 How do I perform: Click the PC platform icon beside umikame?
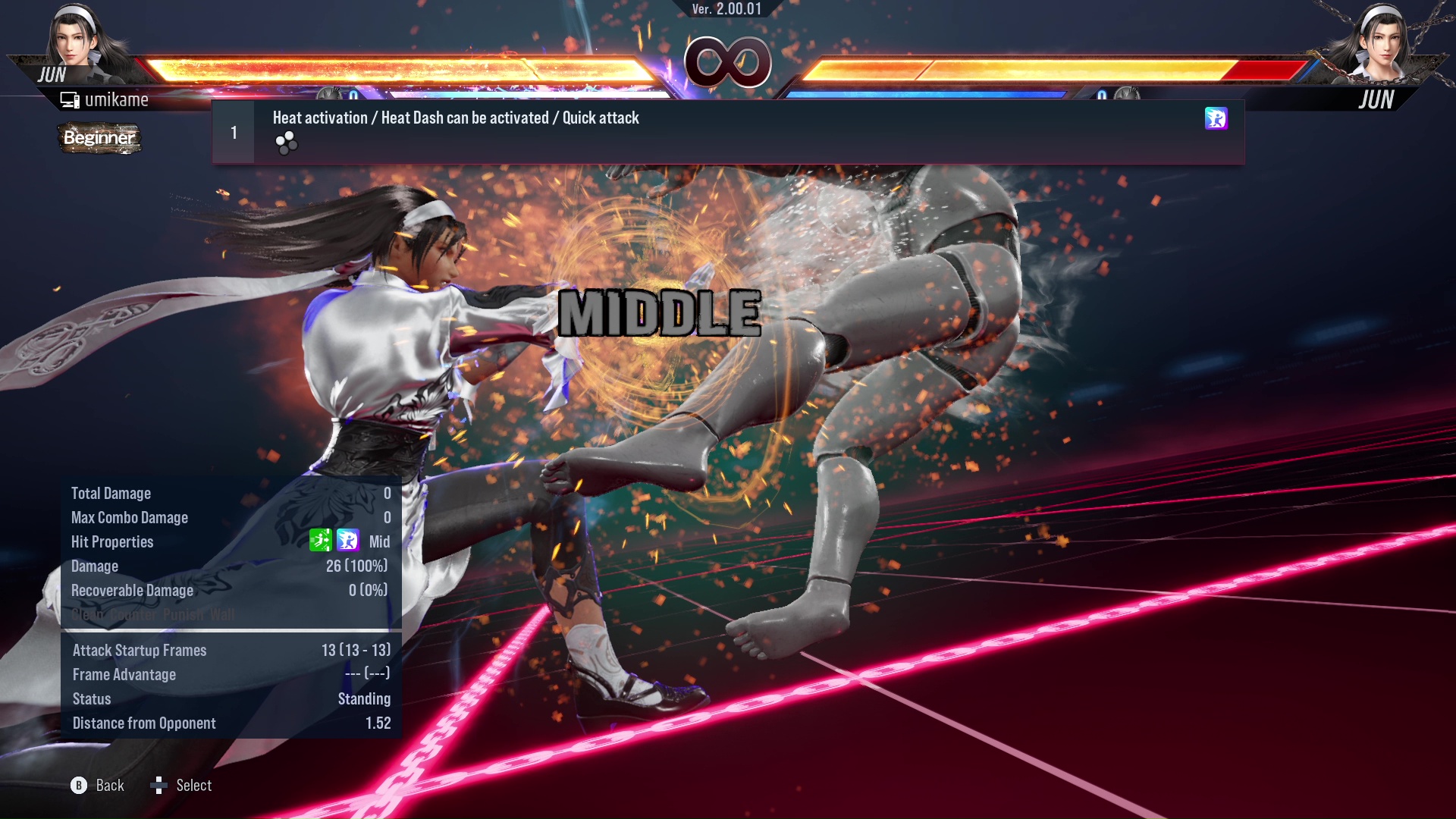(71, 99)
